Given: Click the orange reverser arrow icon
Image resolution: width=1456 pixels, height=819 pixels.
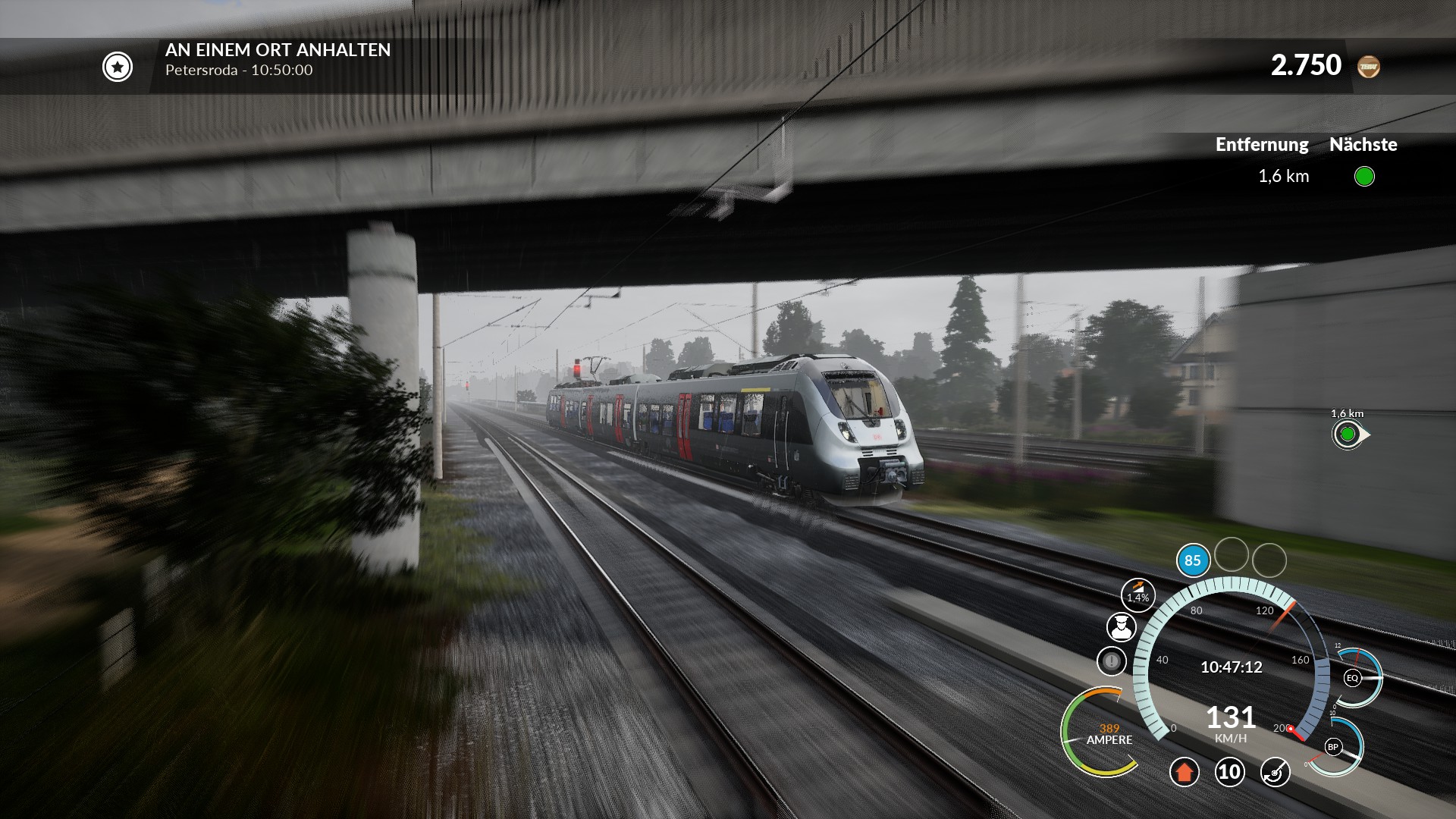Looking at the screenshot, I should click(x=1184, y=772).
